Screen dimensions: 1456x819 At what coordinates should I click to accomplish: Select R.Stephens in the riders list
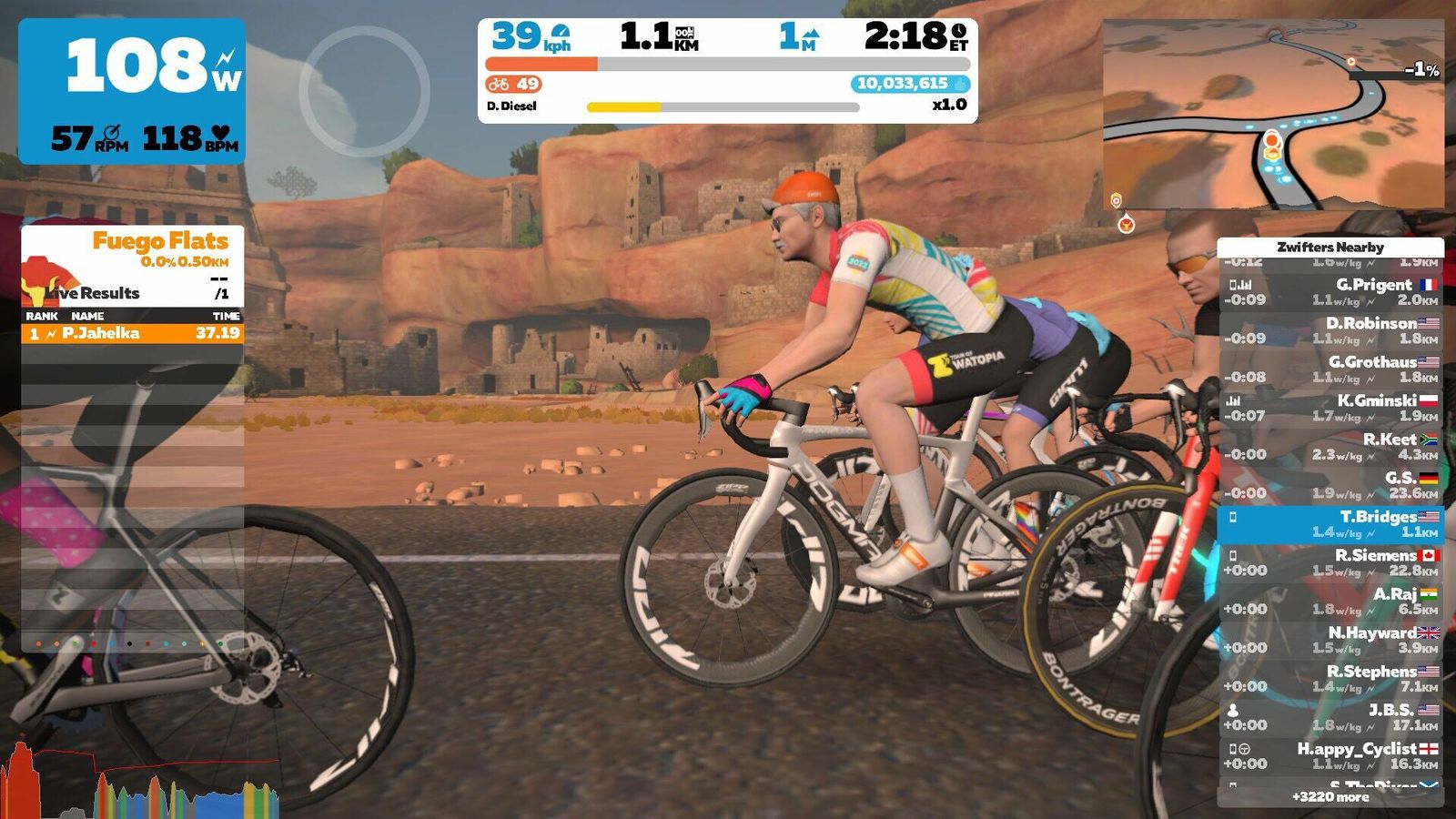pyautogui.click(x=1330, y=679)
